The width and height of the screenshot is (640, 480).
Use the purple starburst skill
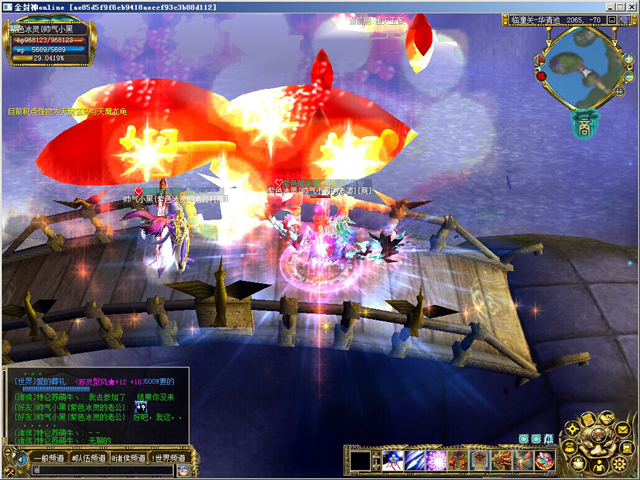pos(436,461)
